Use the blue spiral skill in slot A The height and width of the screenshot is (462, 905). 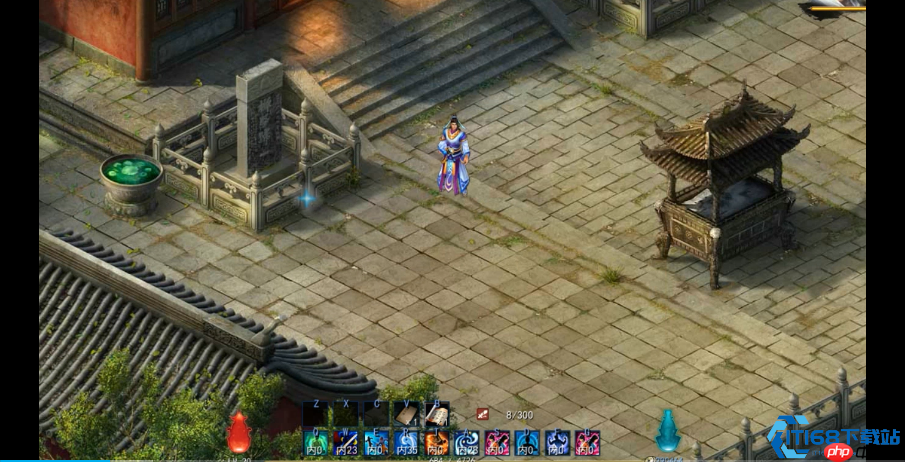click(x=467, y=443)
